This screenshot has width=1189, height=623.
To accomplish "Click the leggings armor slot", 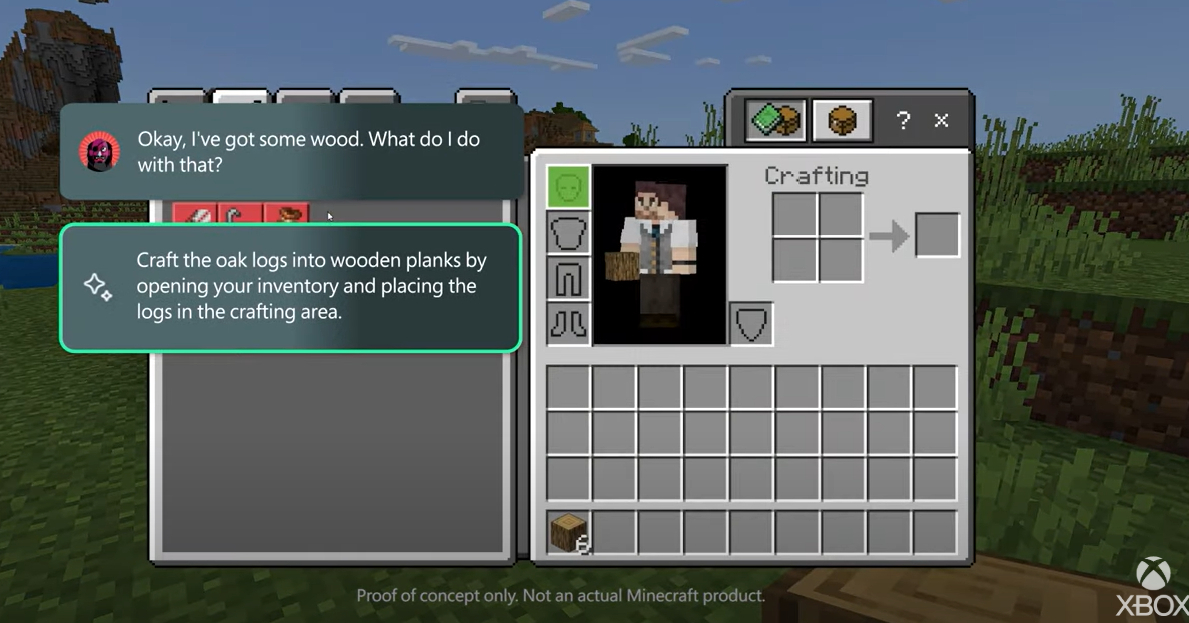I will point(568,279).
